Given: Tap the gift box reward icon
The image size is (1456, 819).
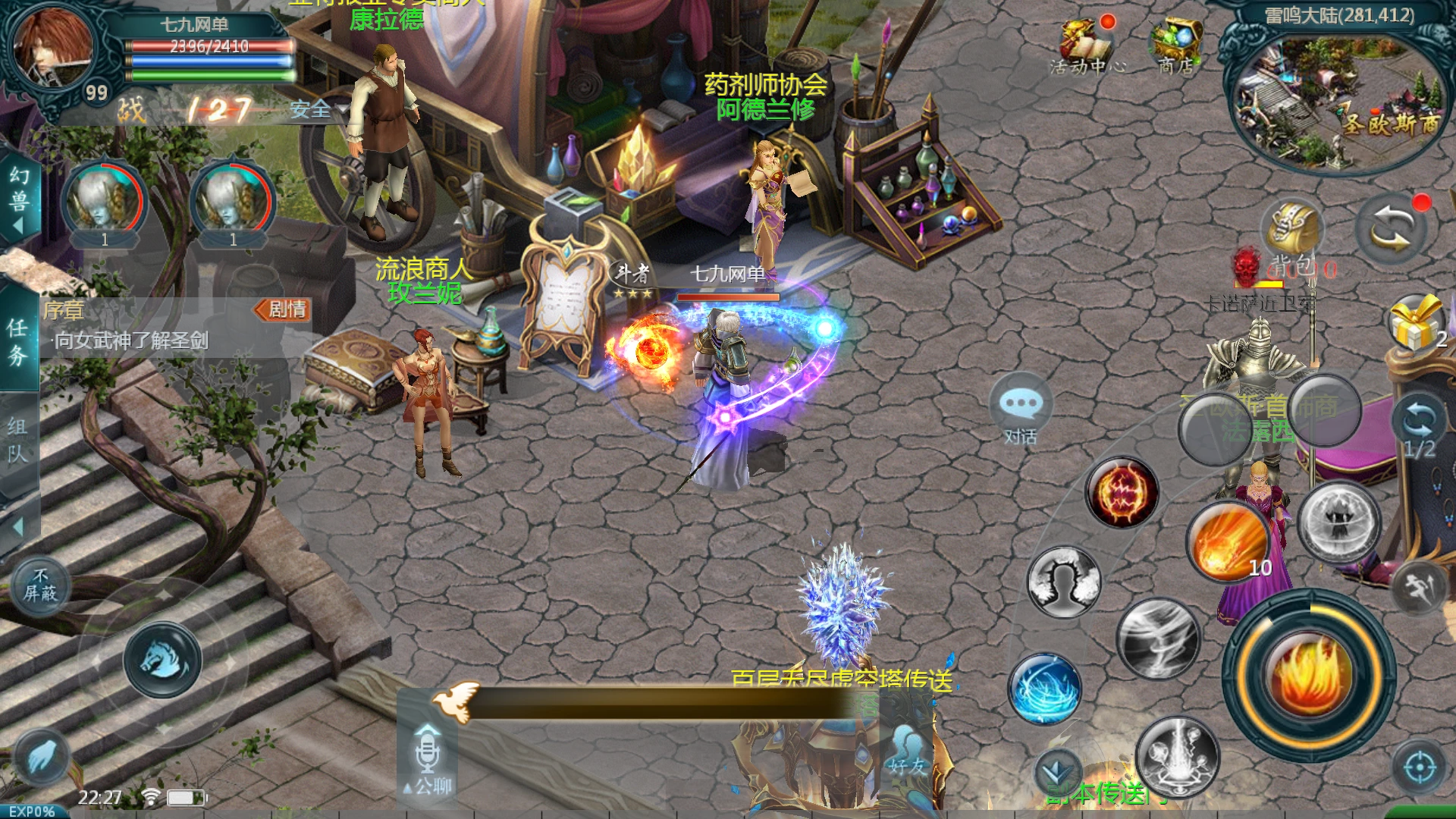Looking at the screenshot, I should (1415, 324).
